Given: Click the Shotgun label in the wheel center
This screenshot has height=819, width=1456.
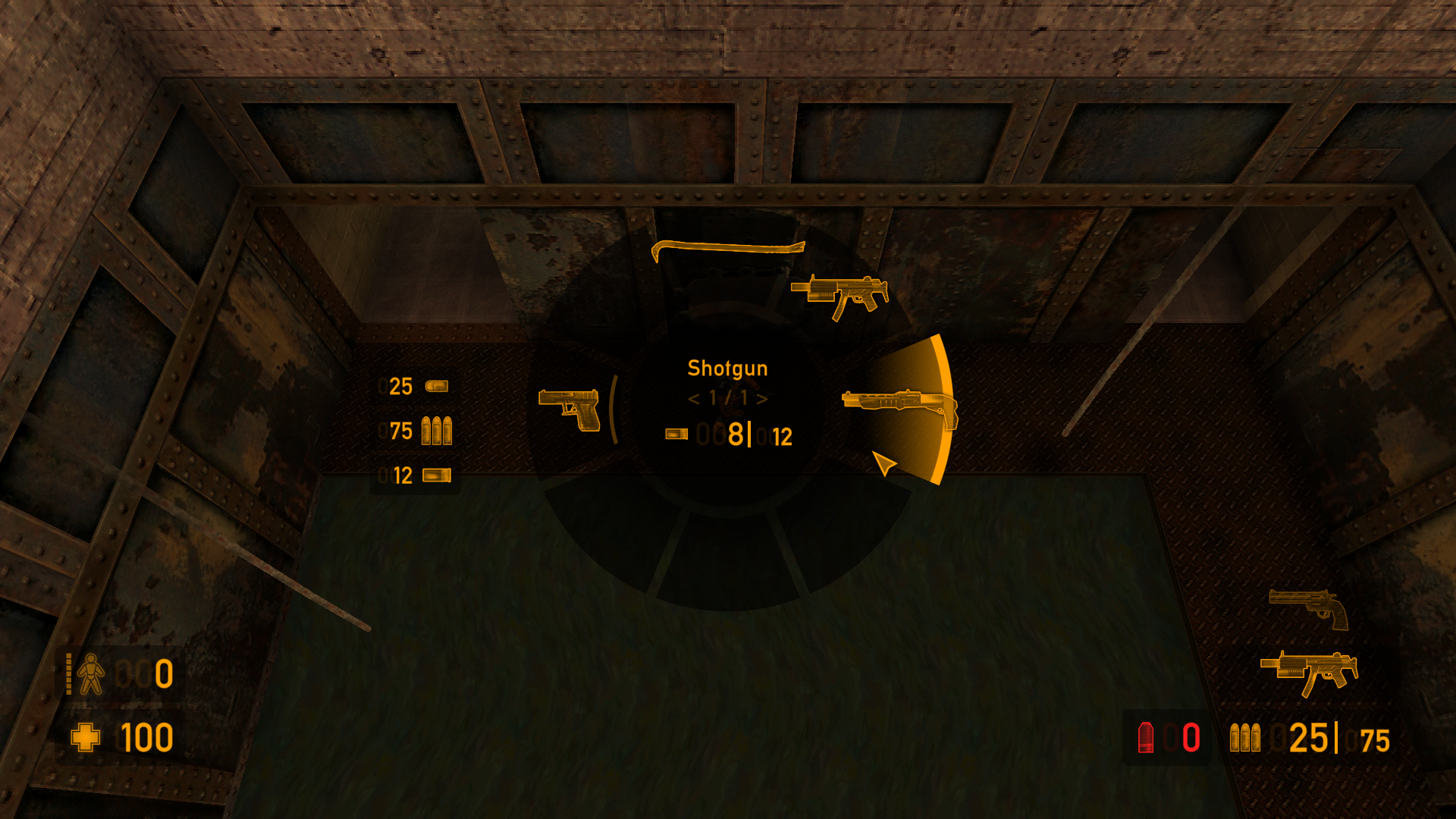Looking at the screenshot, I should pos(728,369).
